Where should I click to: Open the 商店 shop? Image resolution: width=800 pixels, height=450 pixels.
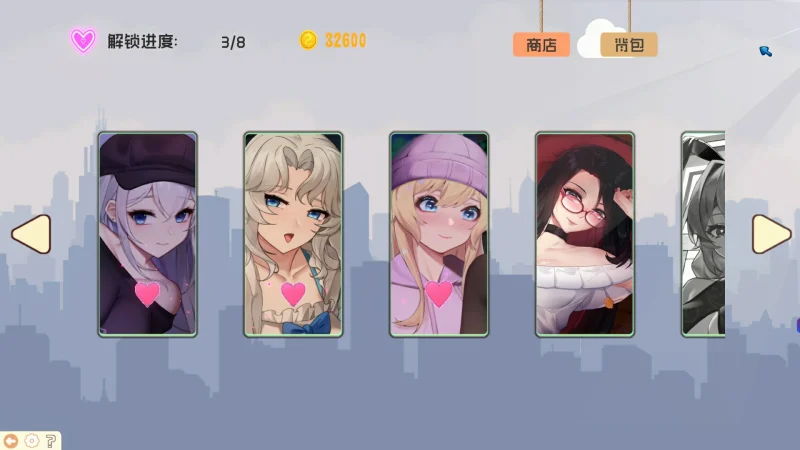click(541, 44)
